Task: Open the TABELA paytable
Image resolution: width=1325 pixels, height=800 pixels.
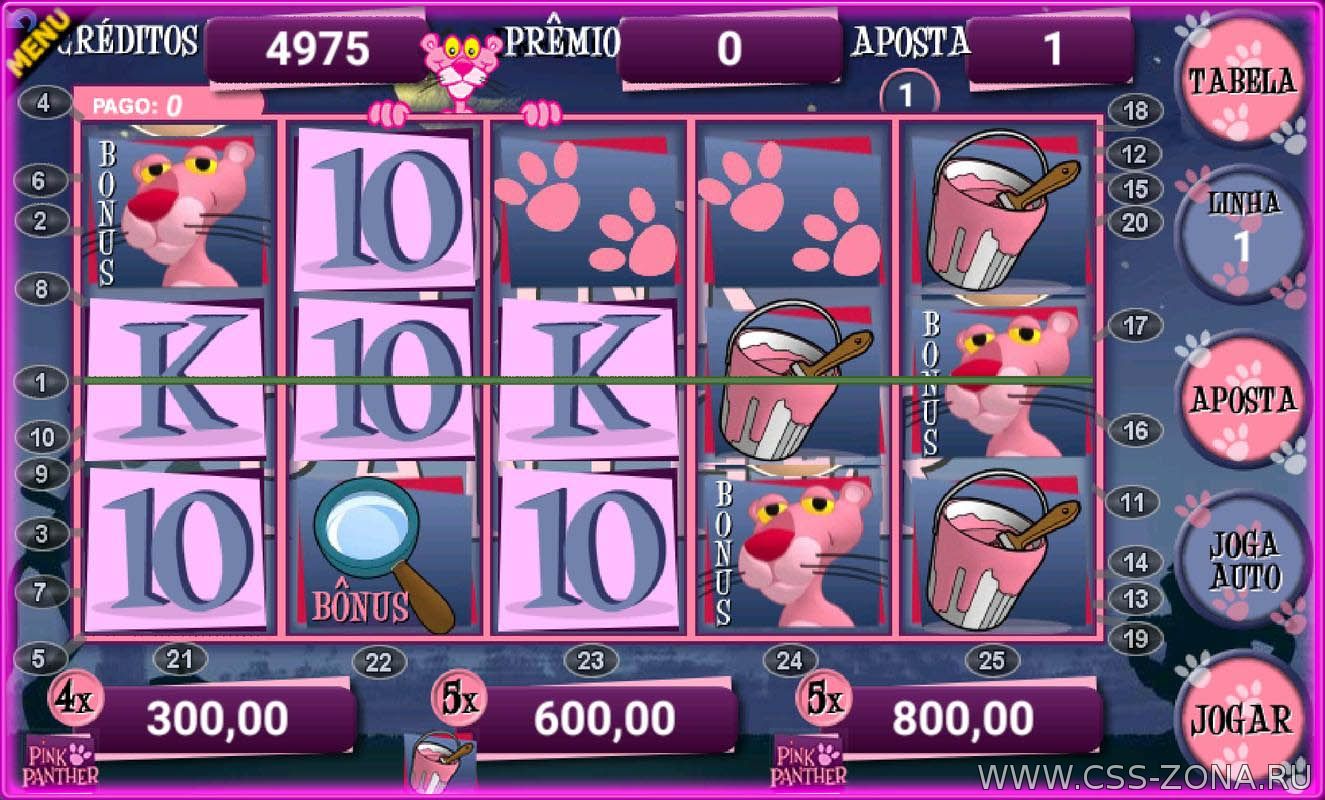Action: 1241,82
